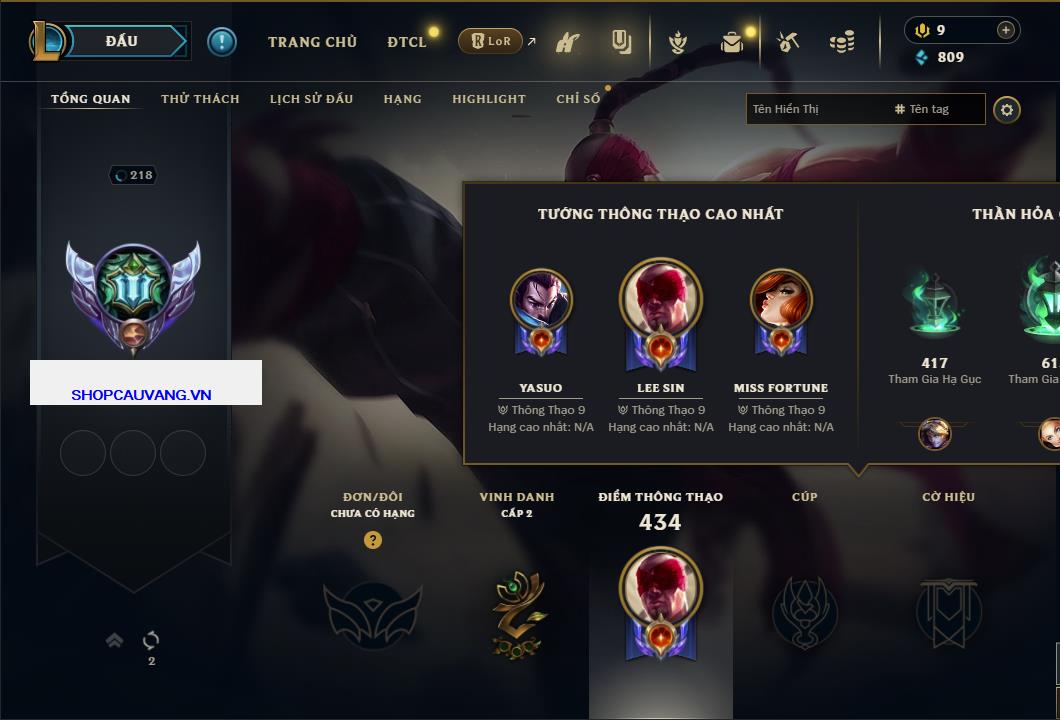Screen dimensions: 1060x720
Task: View the CHỈ SỐ tab
Action: [578, 99]
